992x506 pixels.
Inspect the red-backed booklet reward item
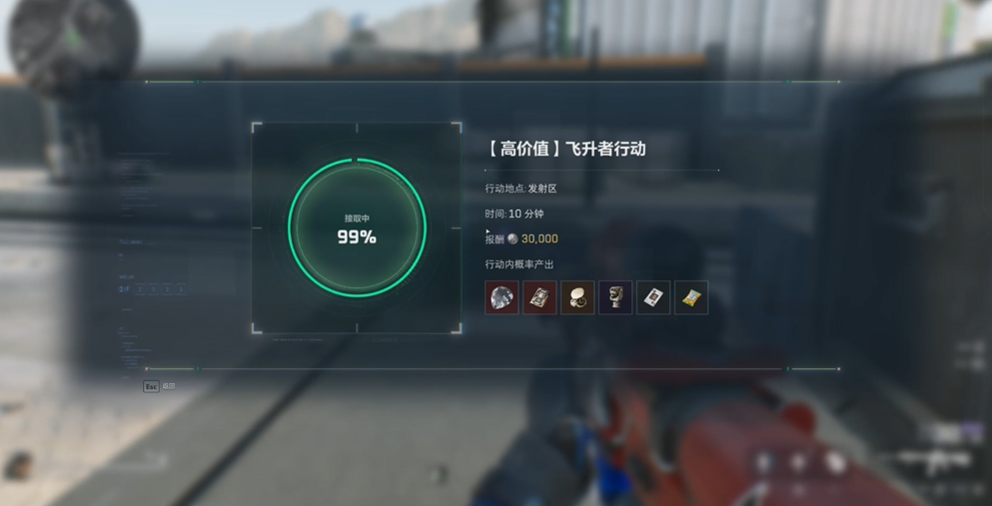coord(540,297)
